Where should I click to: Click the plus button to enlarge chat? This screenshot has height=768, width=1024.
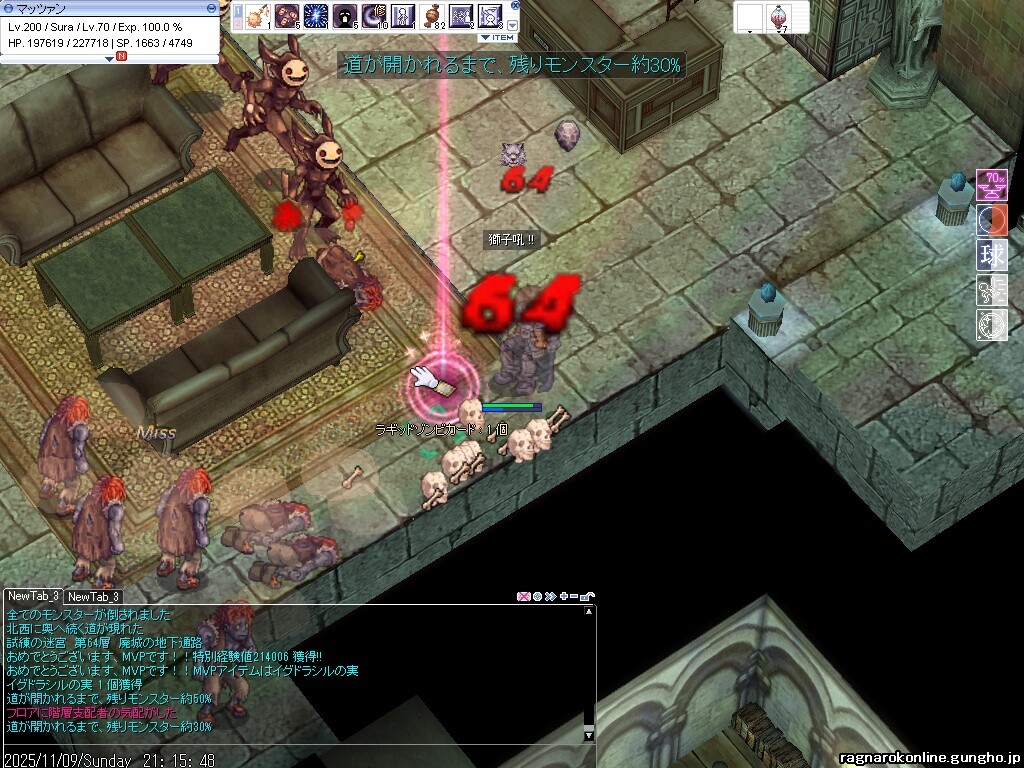click(x=564, y=597)
